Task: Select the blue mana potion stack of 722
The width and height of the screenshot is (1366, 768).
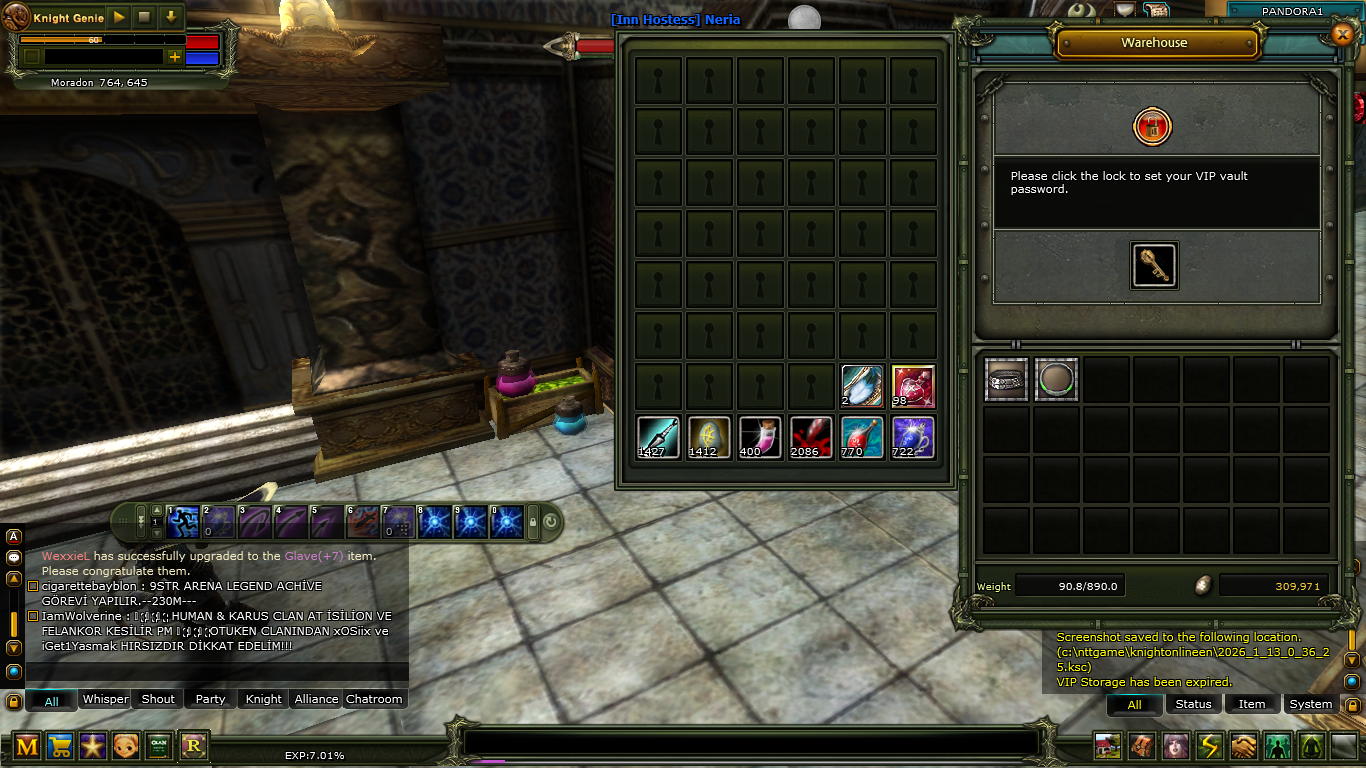Action: coord(913,438)
